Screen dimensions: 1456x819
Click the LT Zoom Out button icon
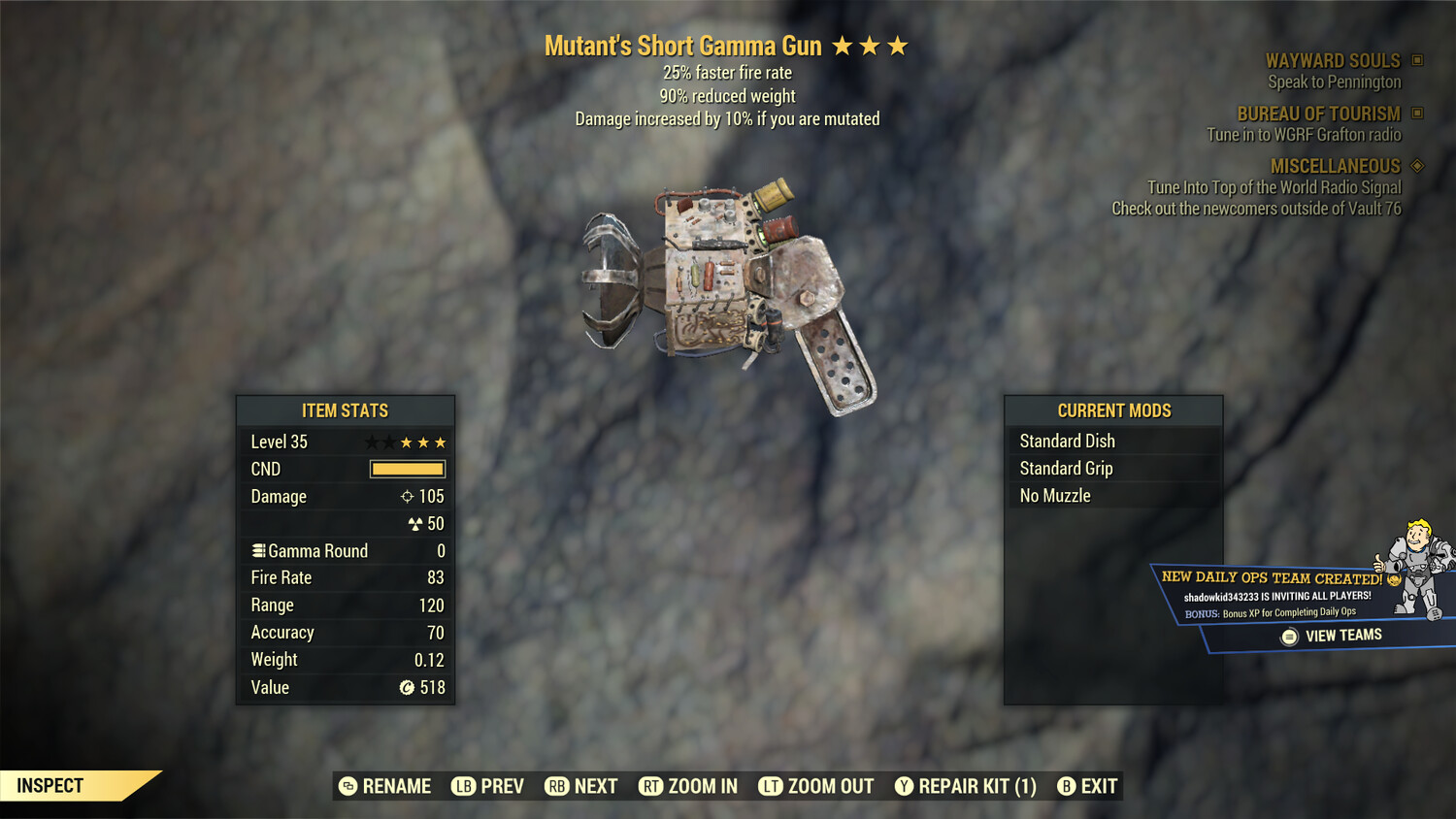click(x=769, y=786)
